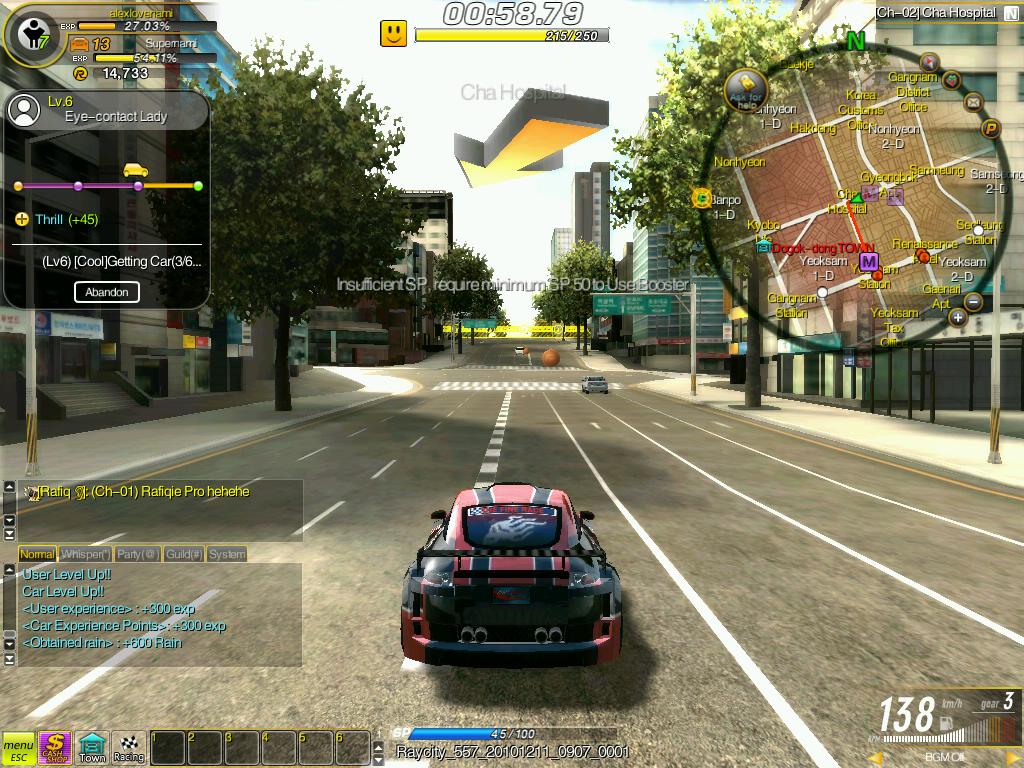Show the Party chat tab
Viewport: 1024px width, 768px height.
tap(137, 554)
